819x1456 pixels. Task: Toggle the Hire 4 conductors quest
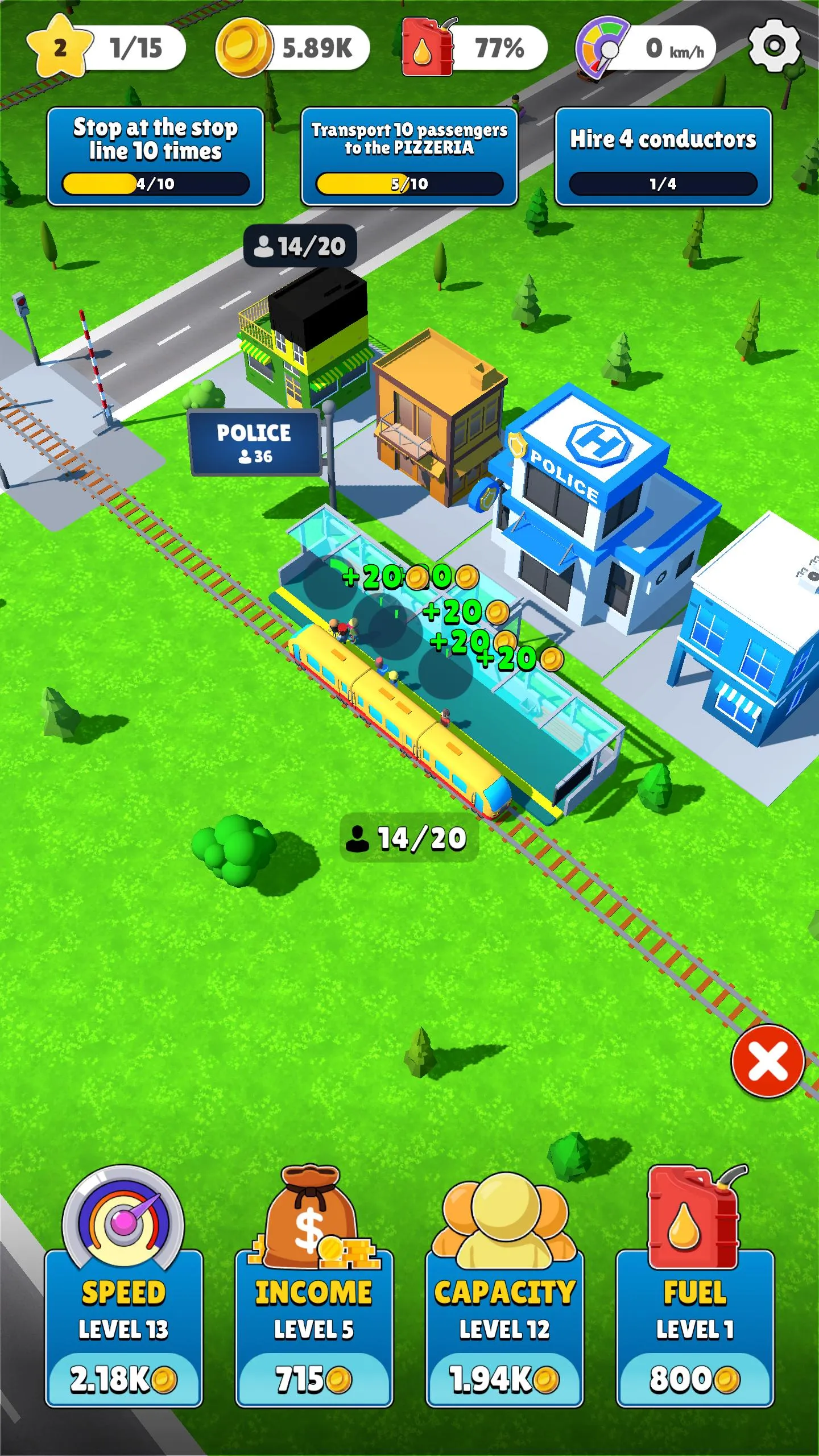pos(663,154)
